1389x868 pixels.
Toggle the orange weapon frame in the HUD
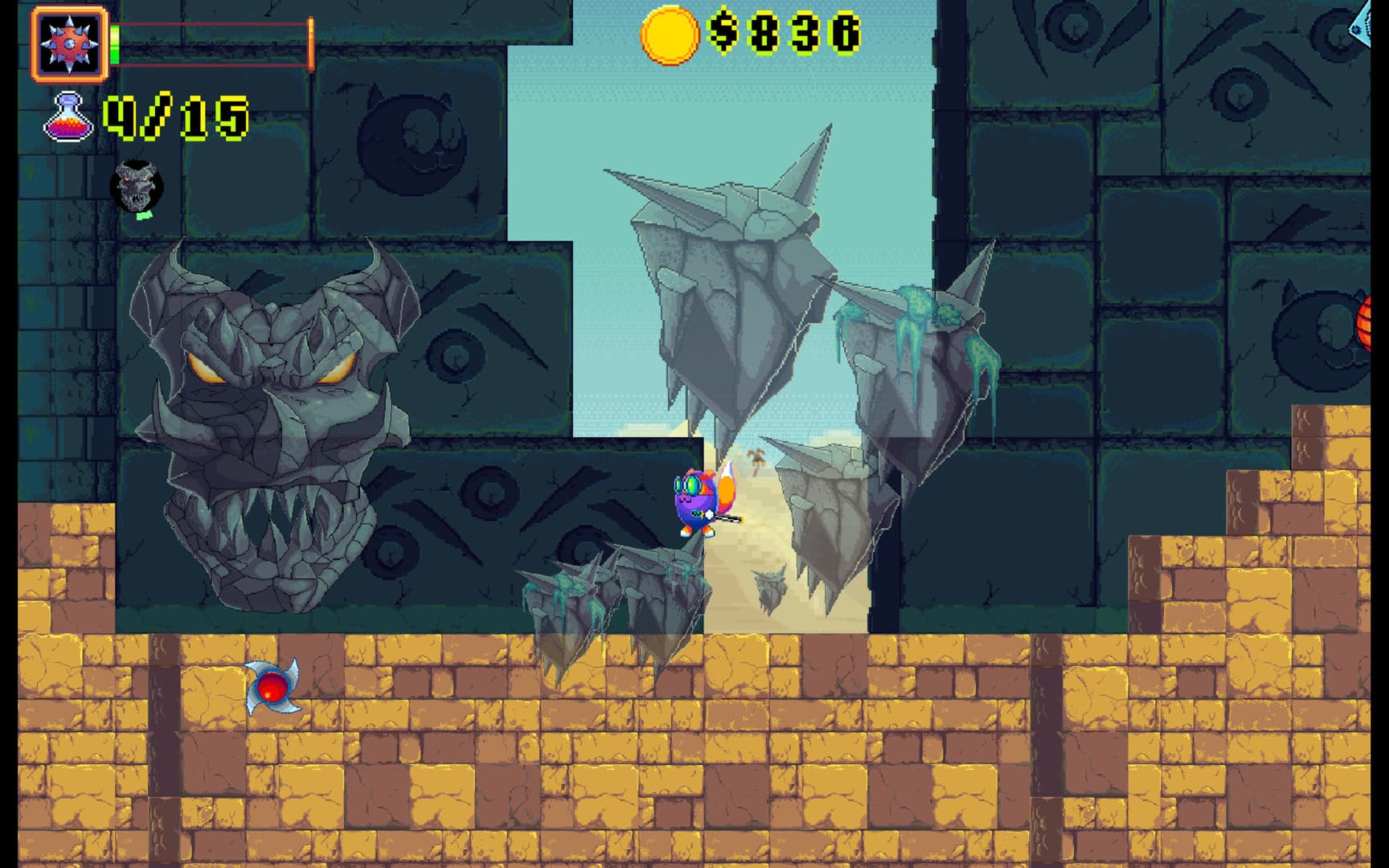[68, 44]
